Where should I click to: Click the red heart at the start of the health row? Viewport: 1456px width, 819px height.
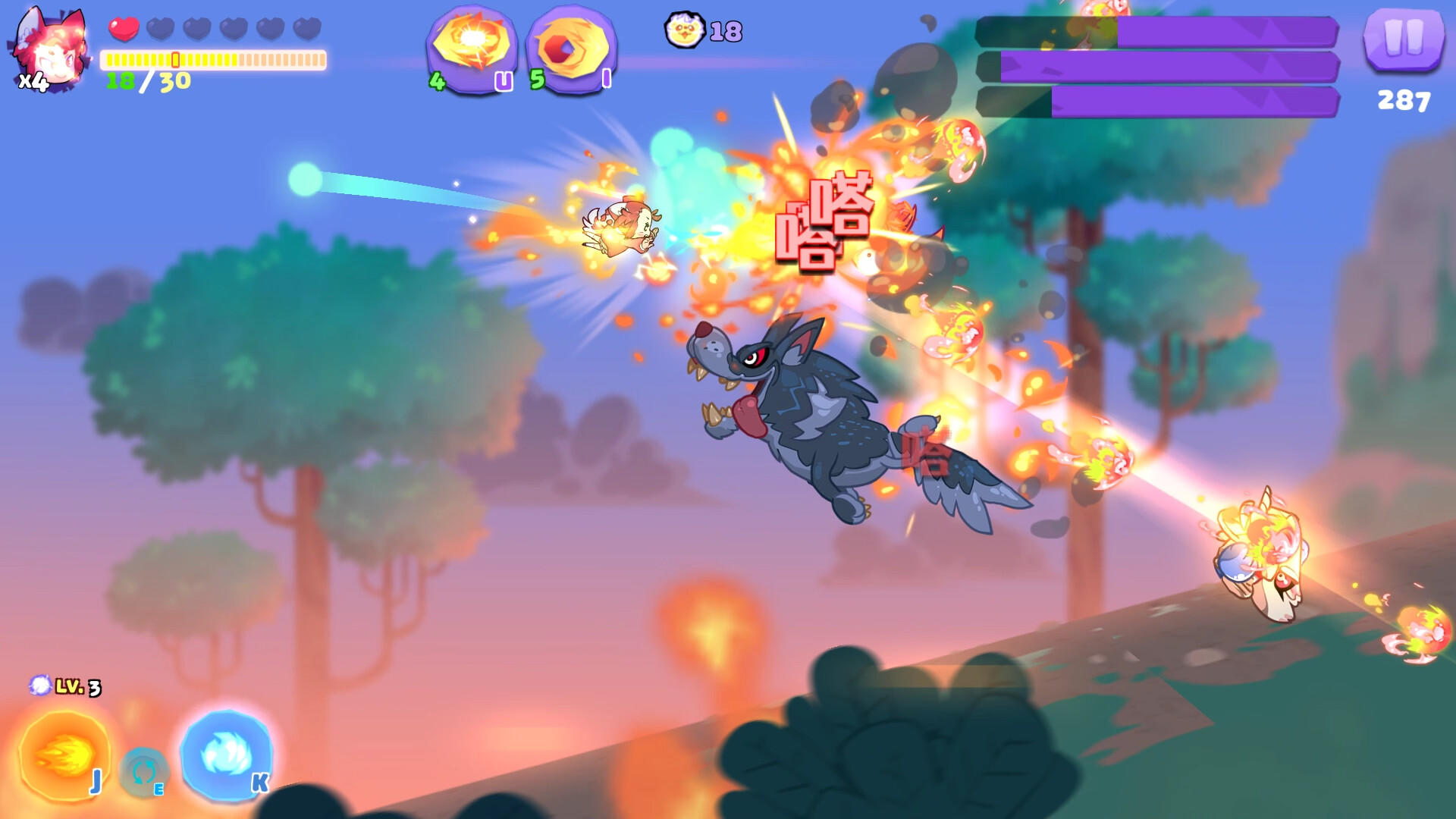click(124, 27)
